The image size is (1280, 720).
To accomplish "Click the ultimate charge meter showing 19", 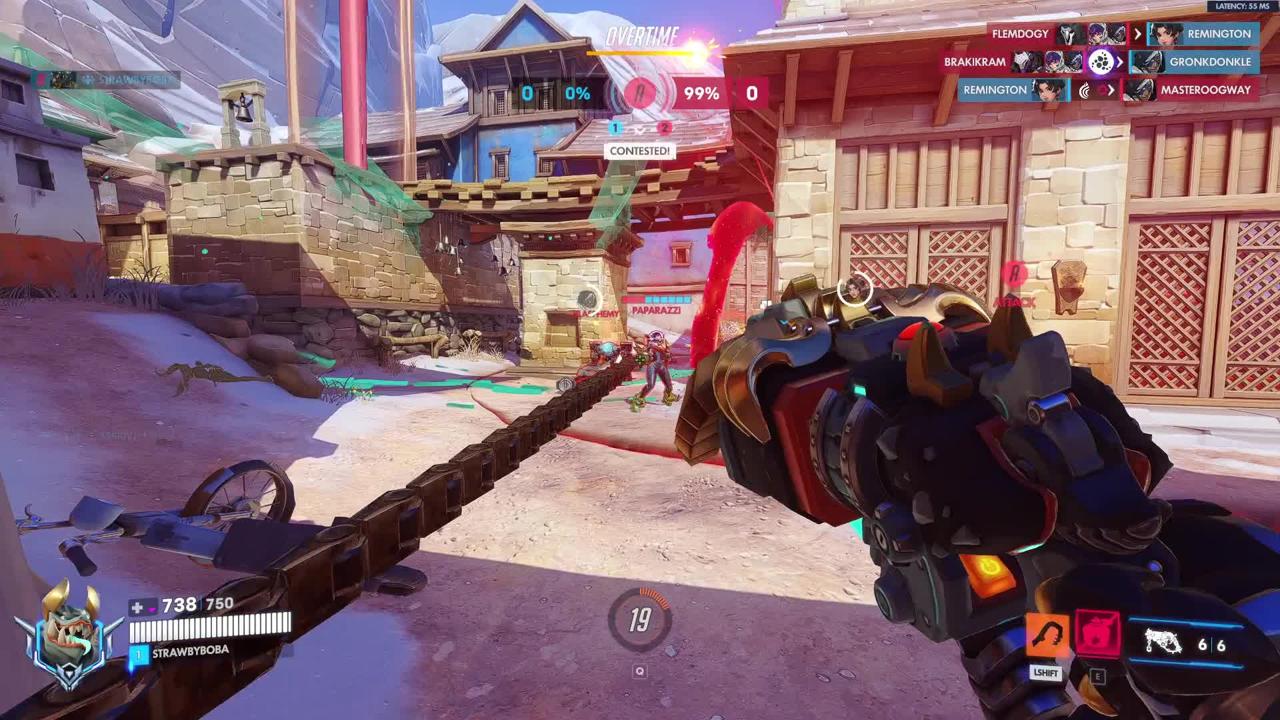I will pos(640,620).
